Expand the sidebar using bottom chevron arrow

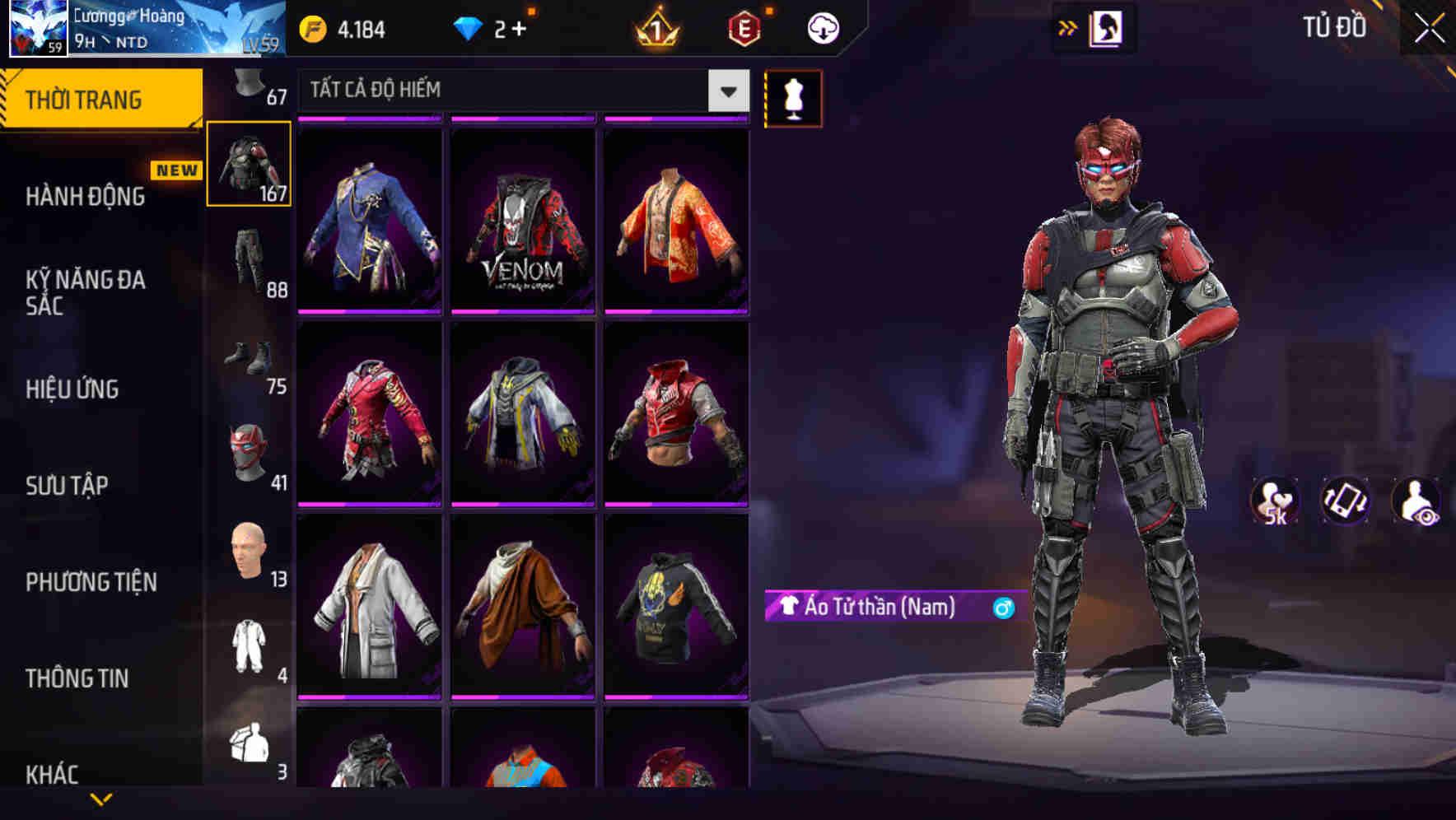100,800
